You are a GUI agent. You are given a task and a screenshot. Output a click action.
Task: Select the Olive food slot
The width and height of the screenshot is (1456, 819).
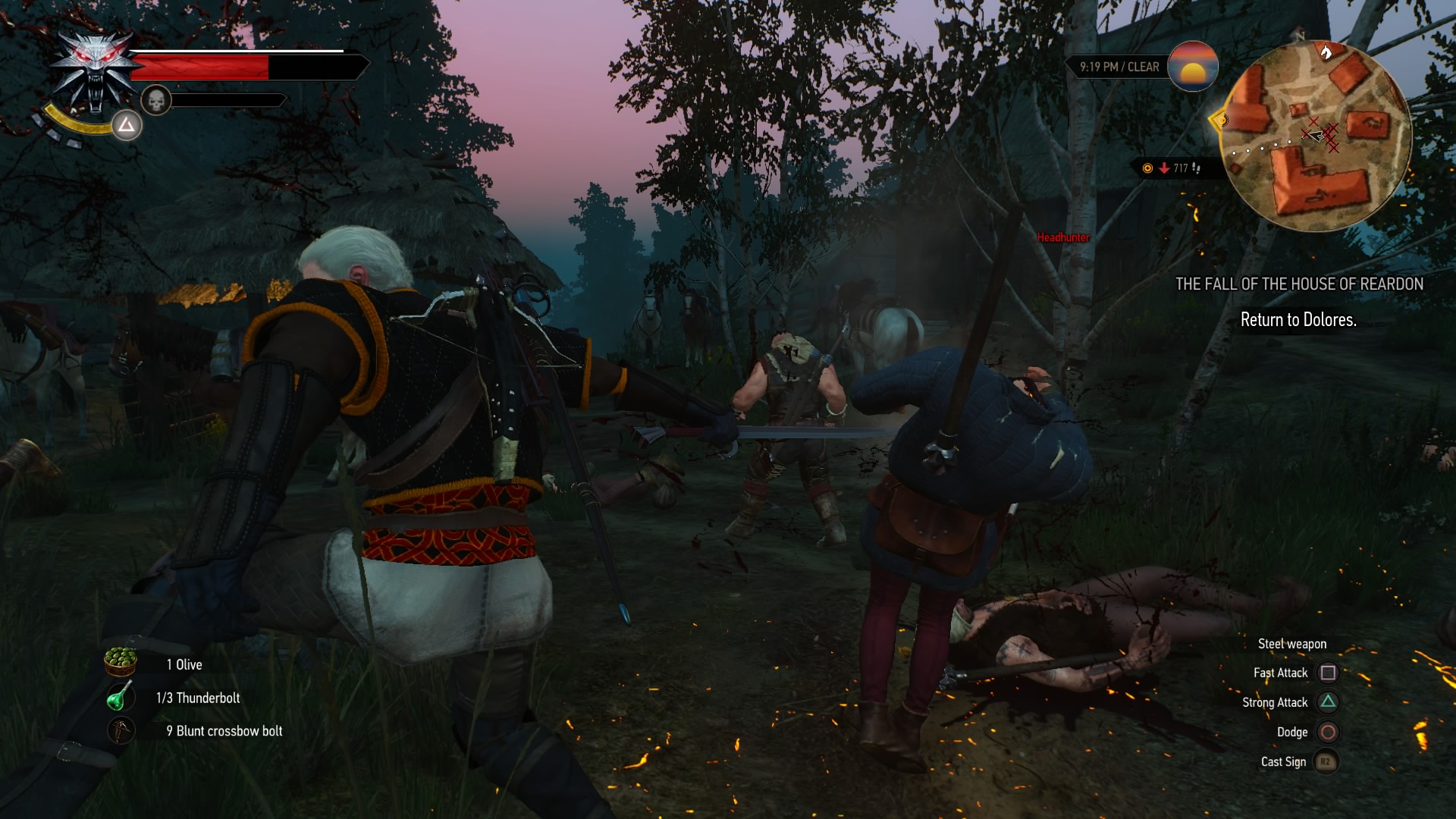pyautogui.click(x=121, y=662)
